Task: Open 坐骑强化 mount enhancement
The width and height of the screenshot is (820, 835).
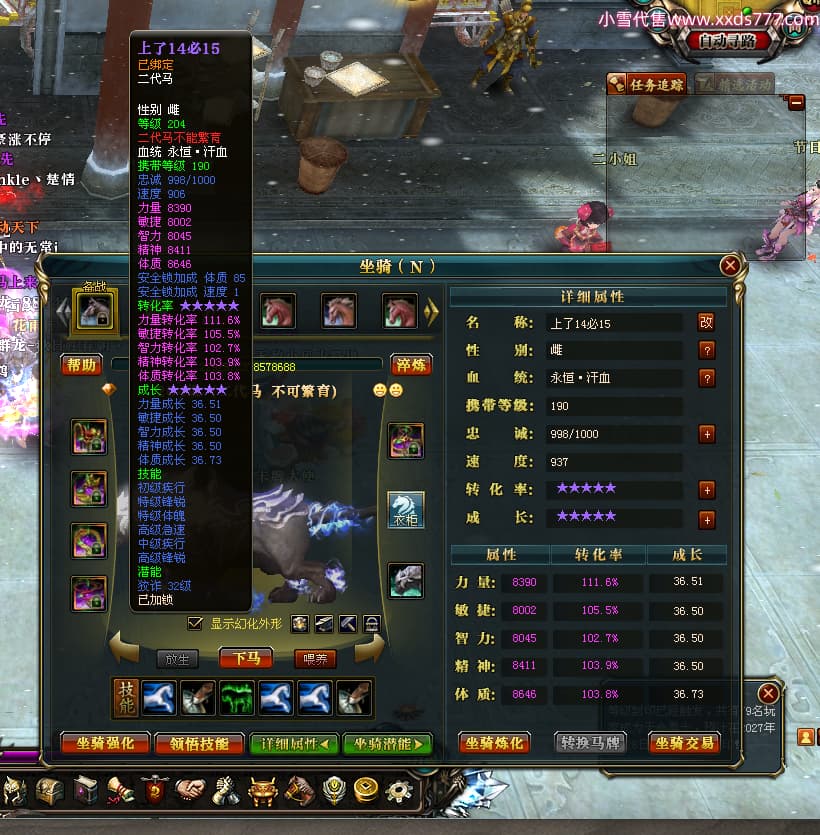Action: coord(105,743)
